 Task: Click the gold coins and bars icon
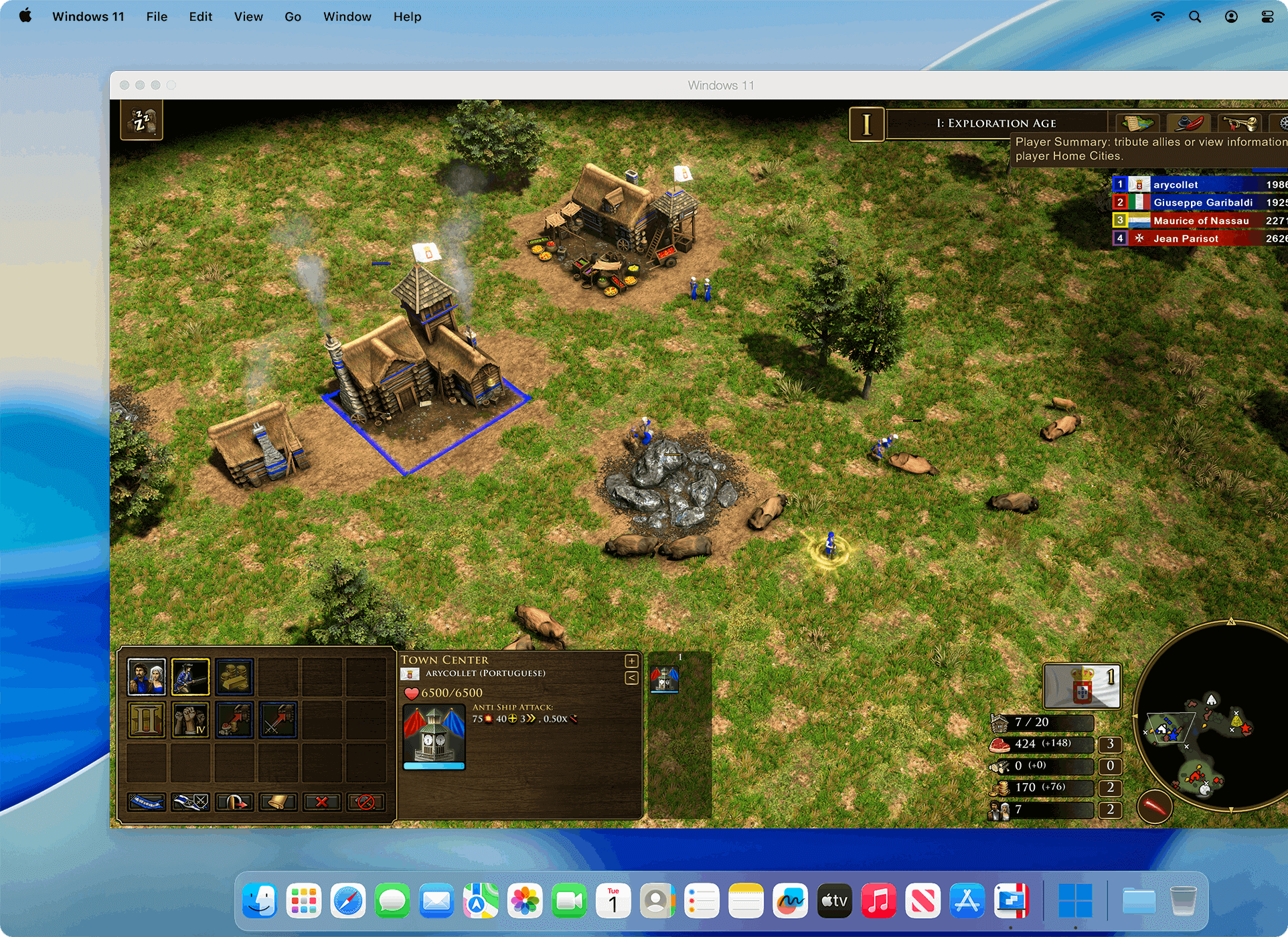tap(235, 677)
